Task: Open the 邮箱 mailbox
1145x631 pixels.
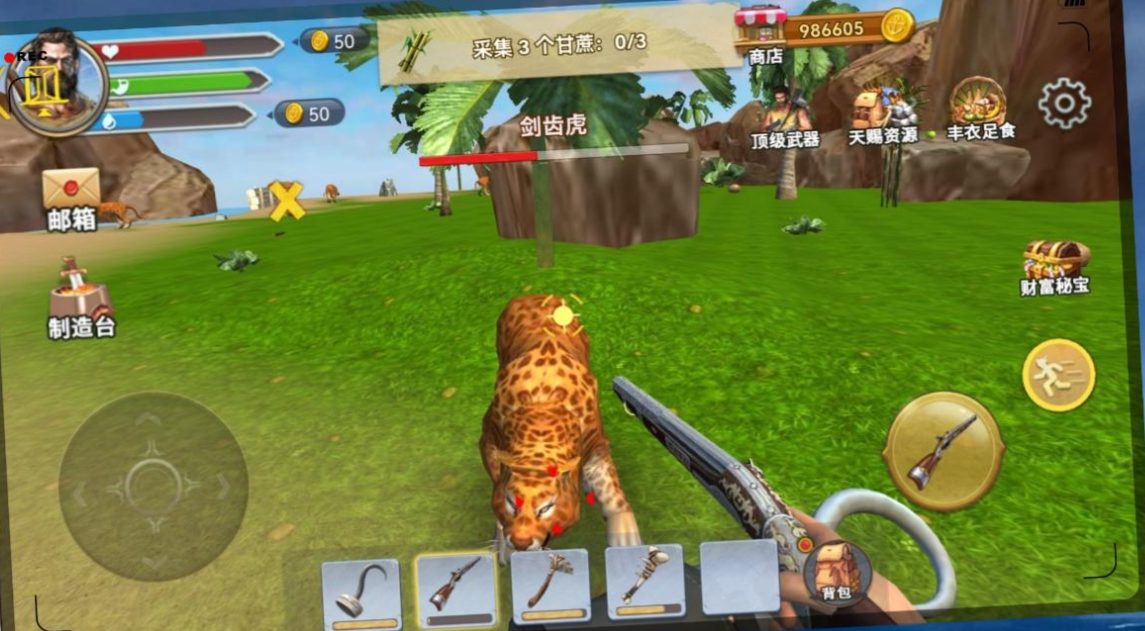Action: pos(71,197)
